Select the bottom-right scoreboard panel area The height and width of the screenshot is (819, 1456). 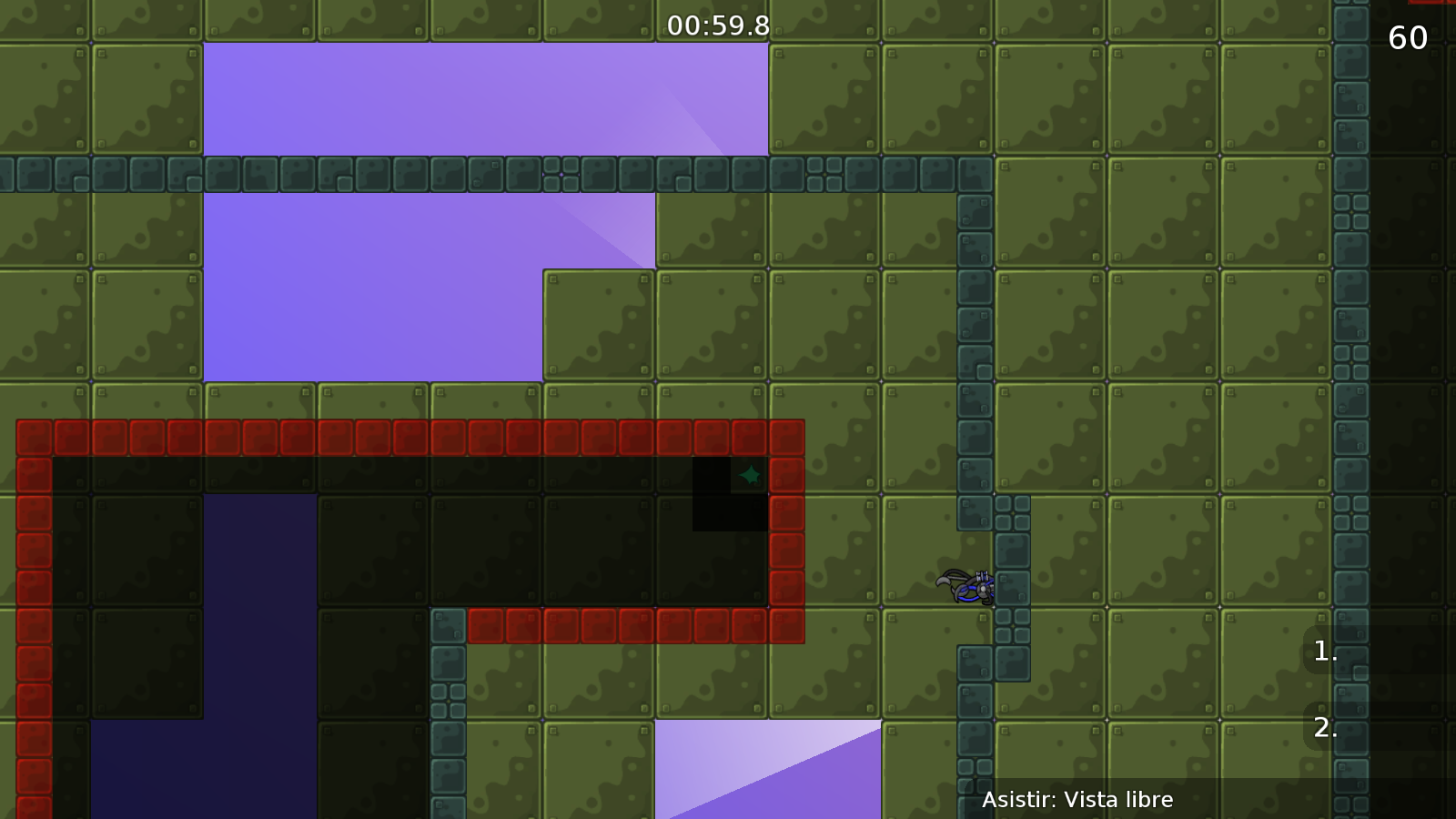(1383, 692)
